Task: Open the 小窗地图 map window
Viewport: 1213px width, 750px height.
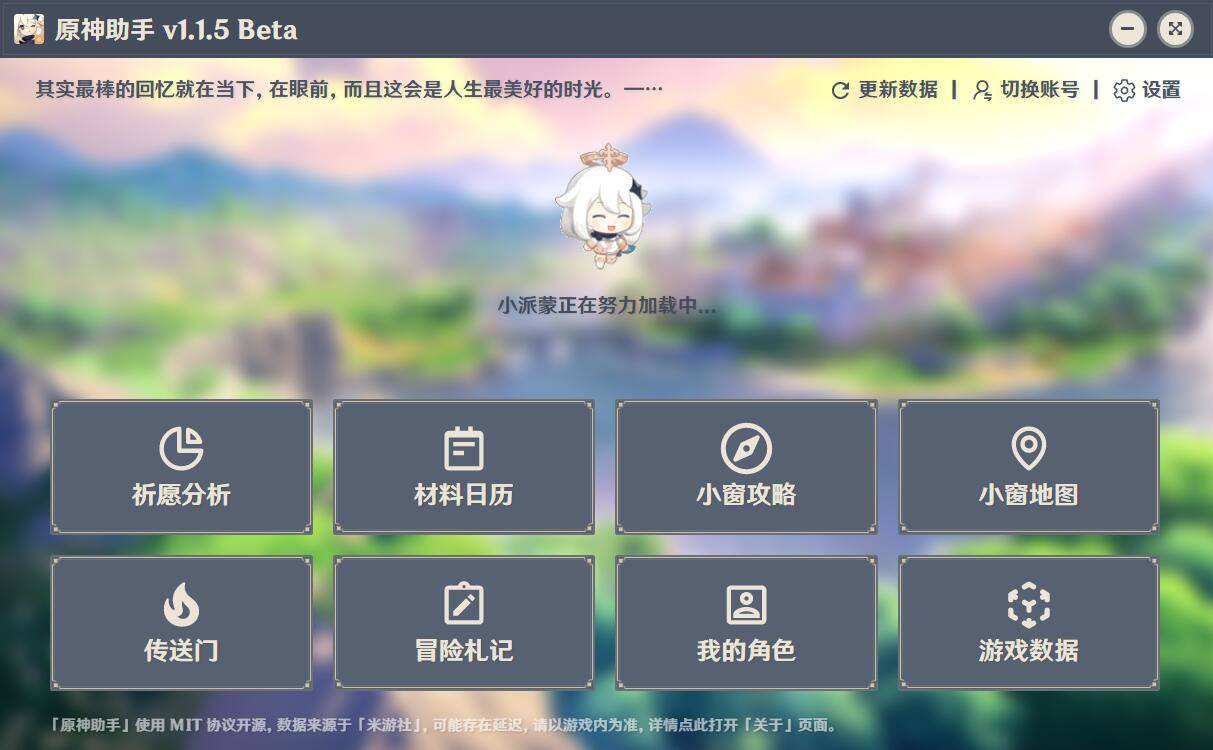Action: click(1028, 467)
